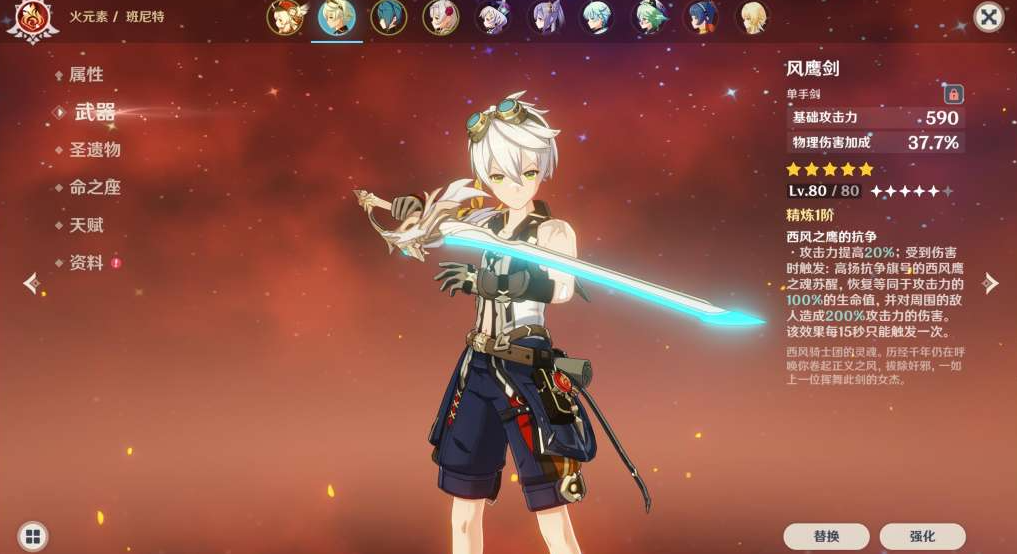1017x554 pixels.
Task: Go to the previous character with the left arrow
Action: coord(31,284)
